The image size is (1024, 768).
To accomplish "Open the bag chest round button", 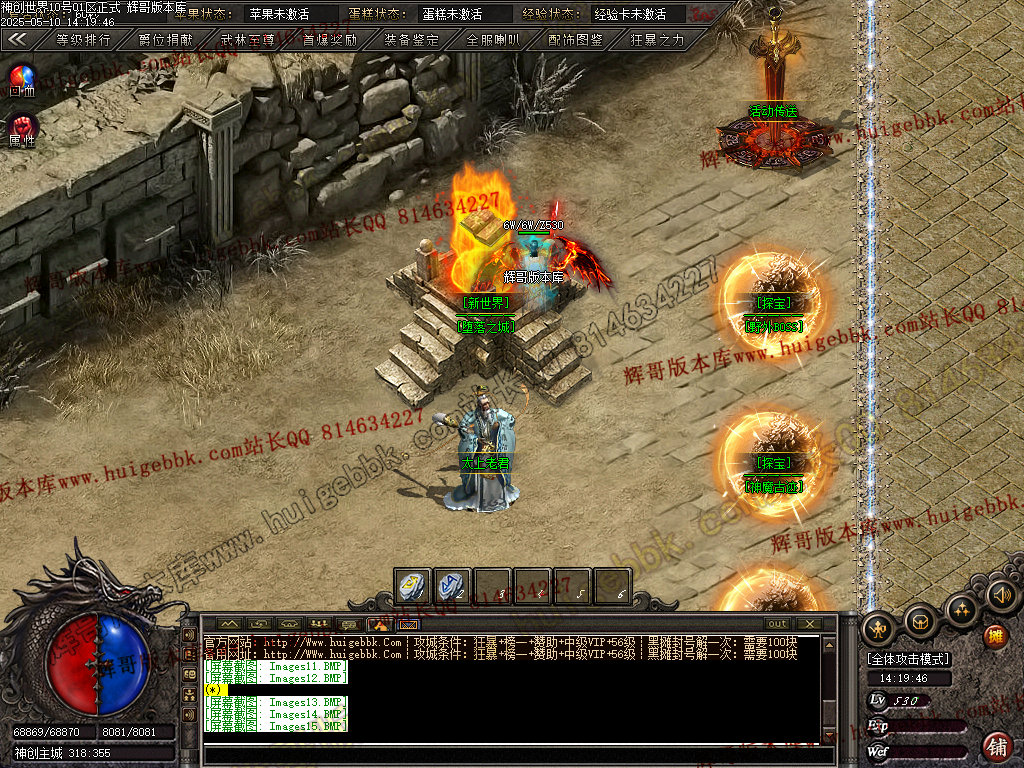I will click(920, 621).
